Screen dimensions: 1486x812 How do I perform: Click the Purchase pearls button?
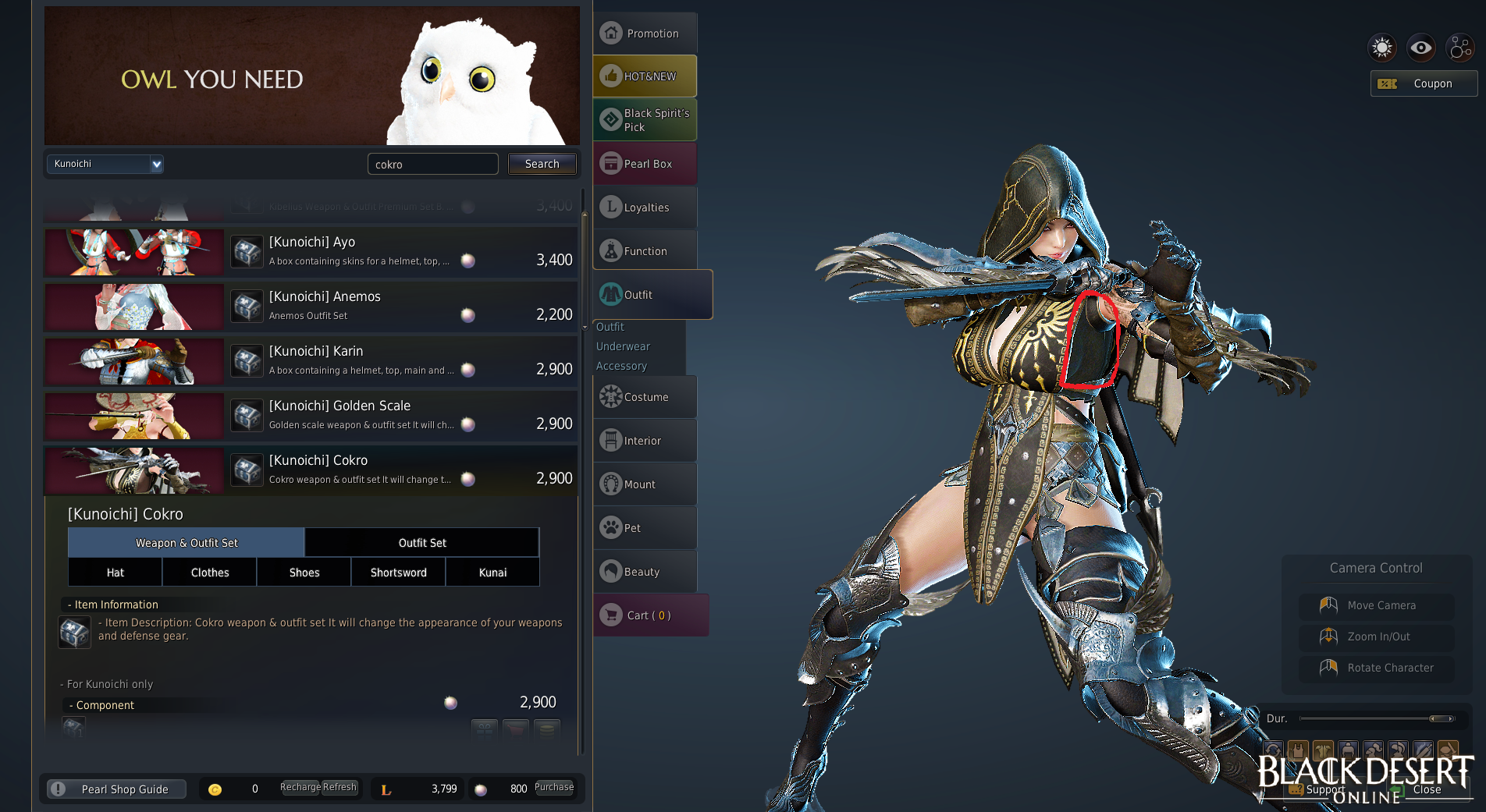pyautogui.click(x=554, y=788)
